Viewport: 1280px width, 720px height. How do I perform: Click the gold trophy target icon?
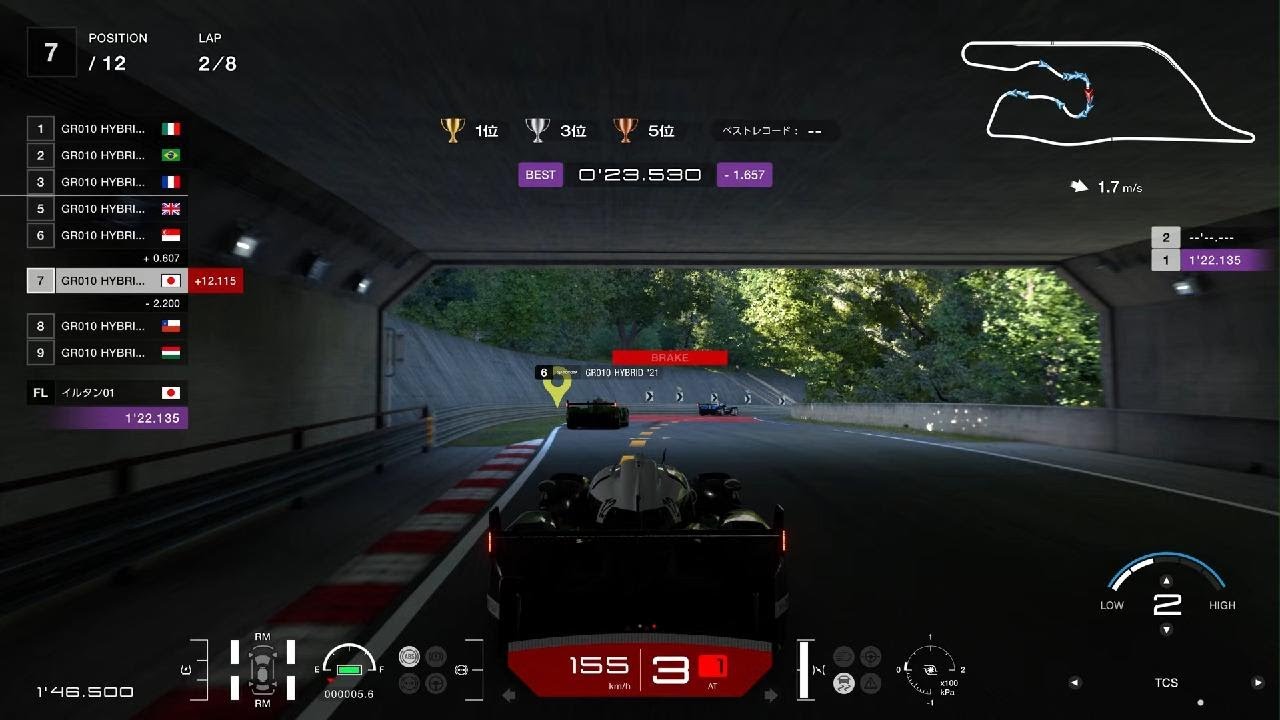453,130
